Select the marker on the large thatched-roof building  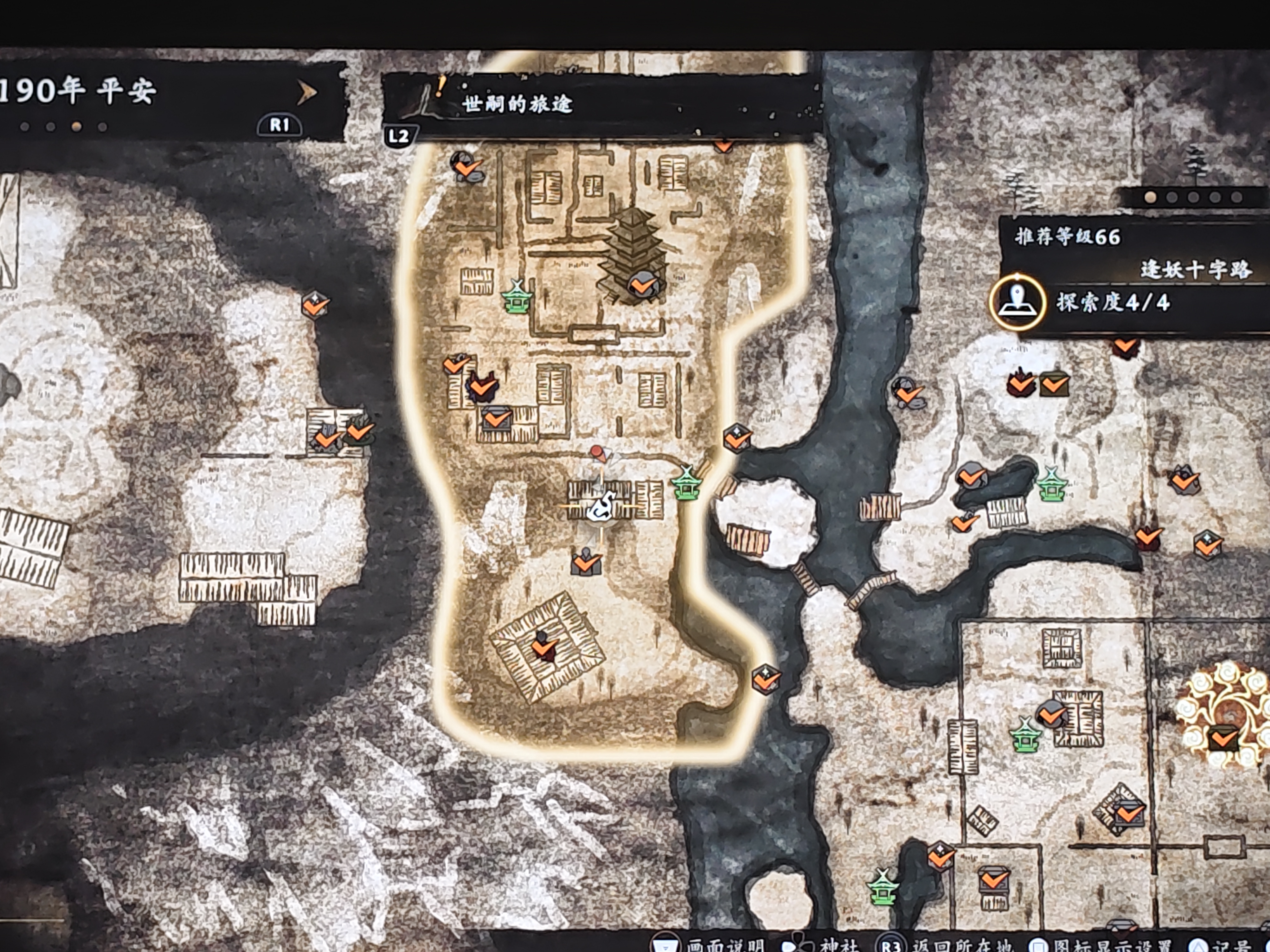[543, 646]
